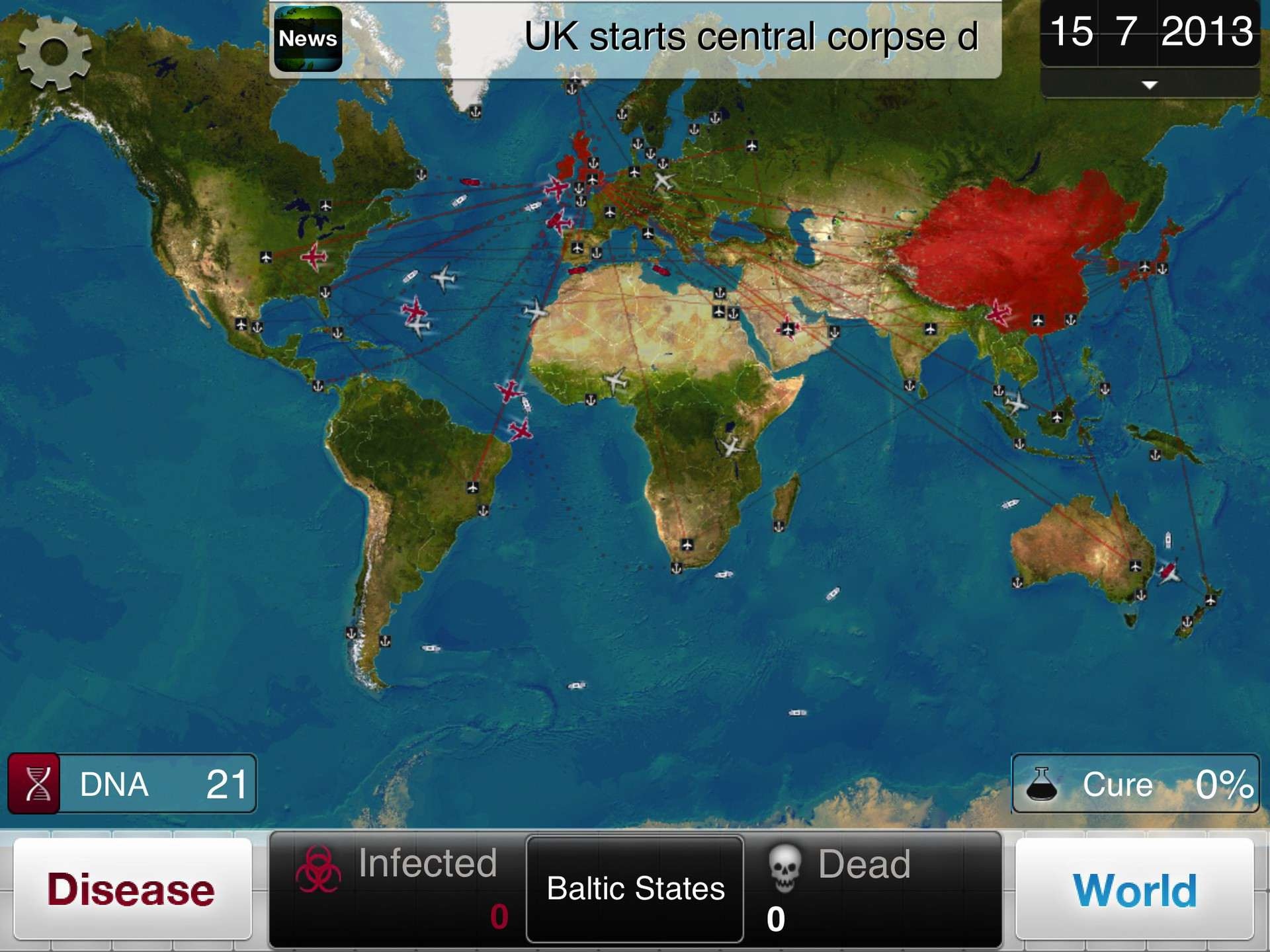This screenshot has height=952, width=1270.
Task: Click the Cure 0% progress indicator
Action: tap(1138, 785)
